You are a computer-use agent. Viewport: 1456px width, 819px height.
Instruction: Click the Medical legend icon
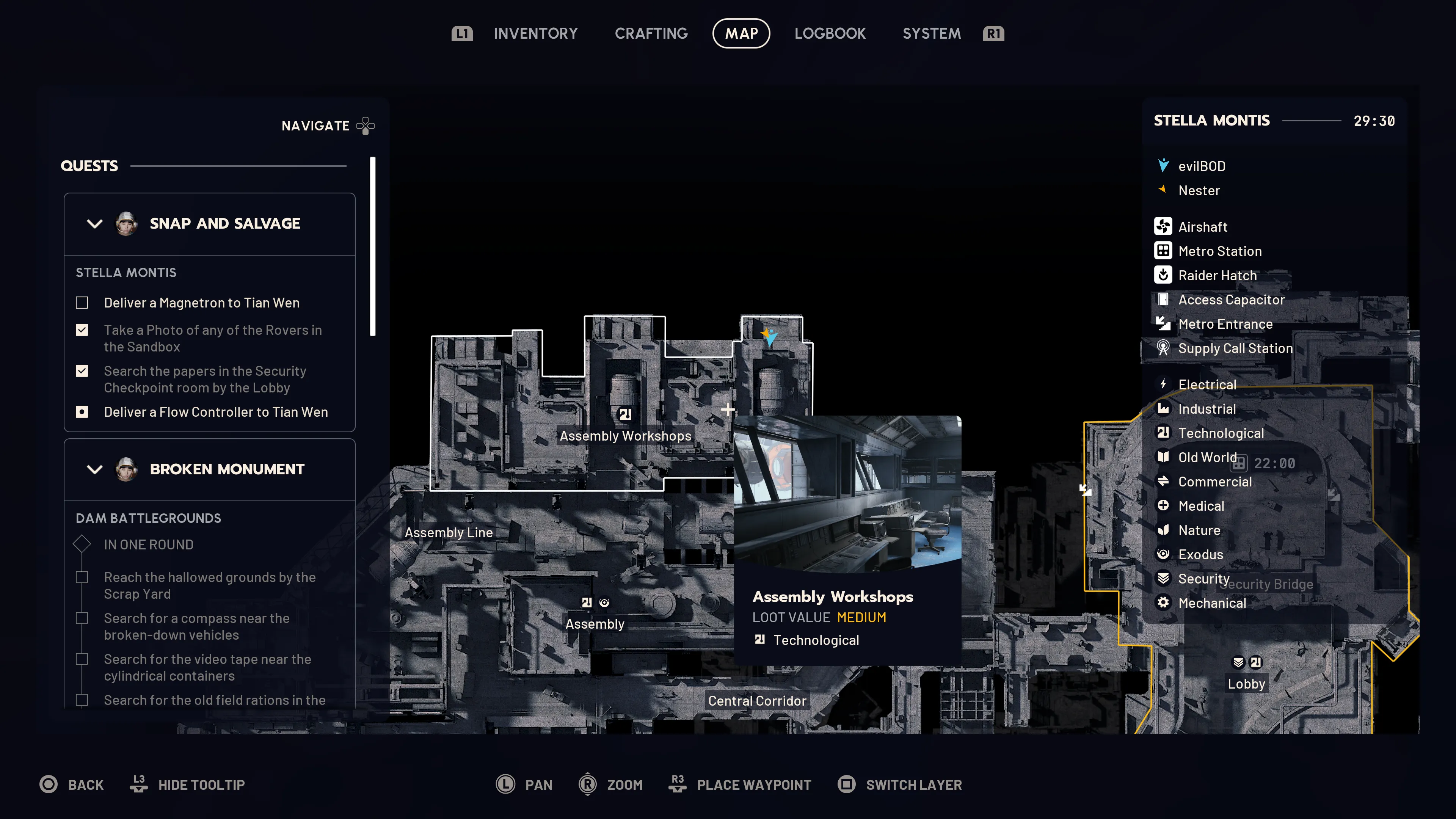(1164, 506)
